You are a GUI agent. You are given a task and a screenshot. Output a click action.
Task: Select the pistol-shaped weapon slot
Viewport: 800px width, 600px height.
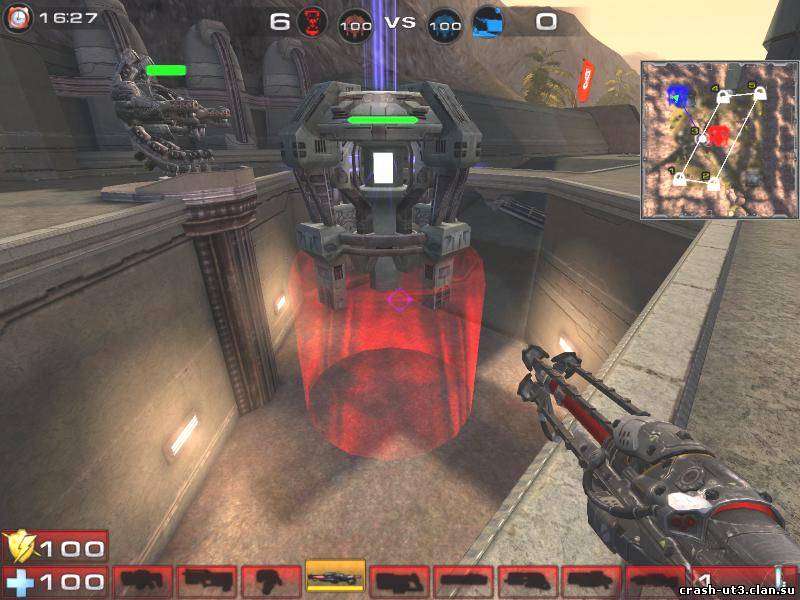tap(272, 579)
